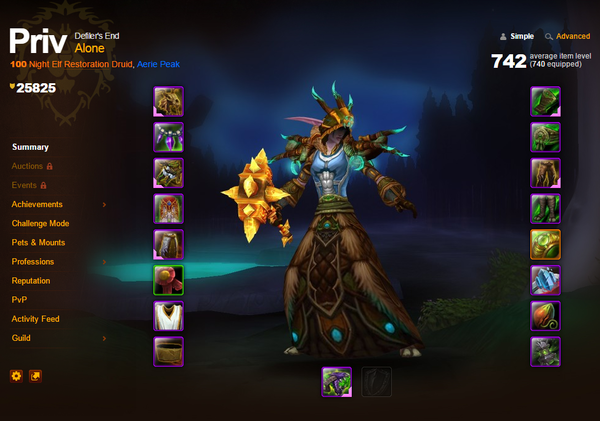Open the PvP section
This screenshot has width=600, height=421.
pos(20,300)
